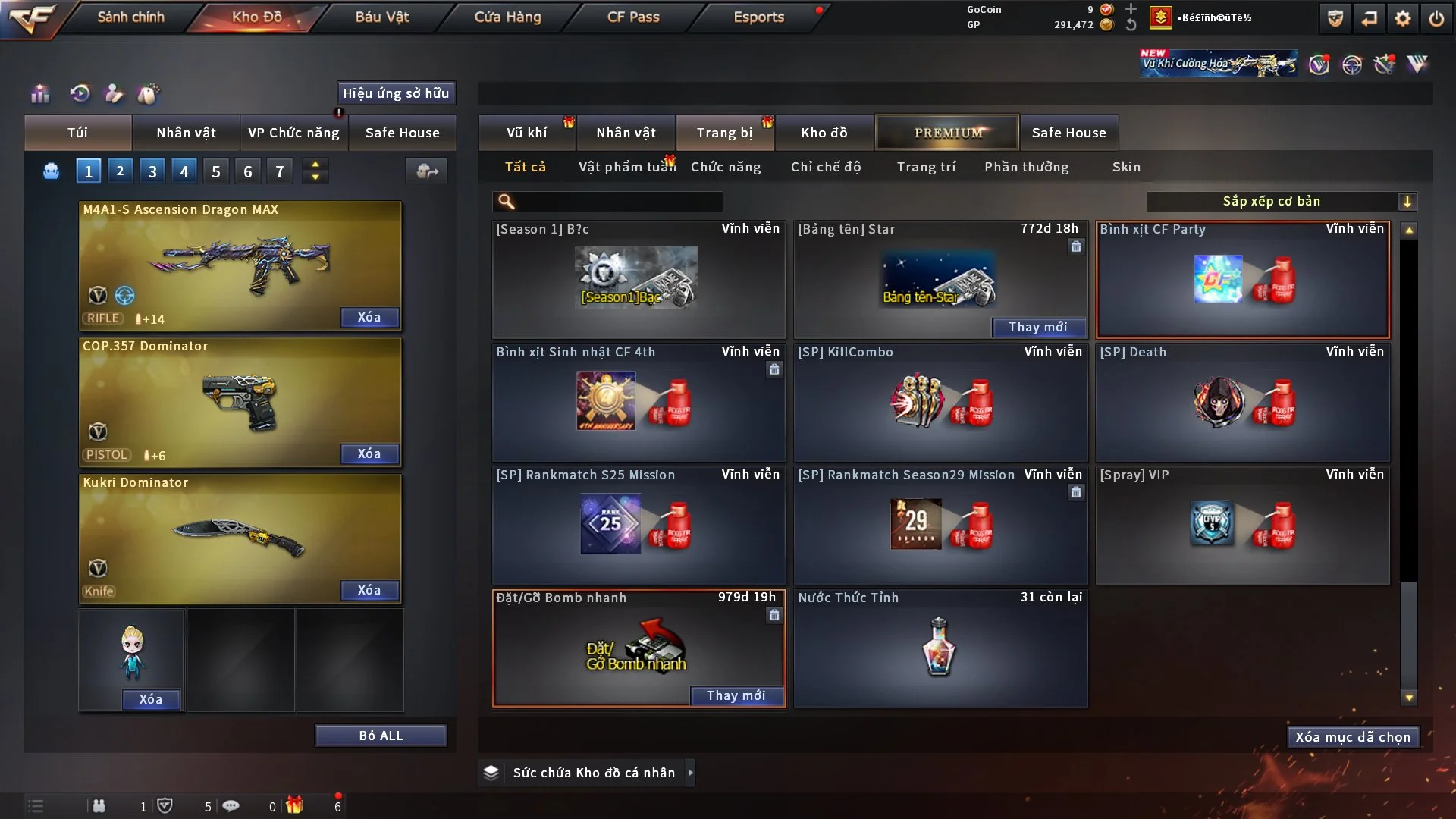Remove the M4A1-S Ascension Dragon MAX with Xóa
Screen dimensions: 1456x819
[x=369, y=317]
